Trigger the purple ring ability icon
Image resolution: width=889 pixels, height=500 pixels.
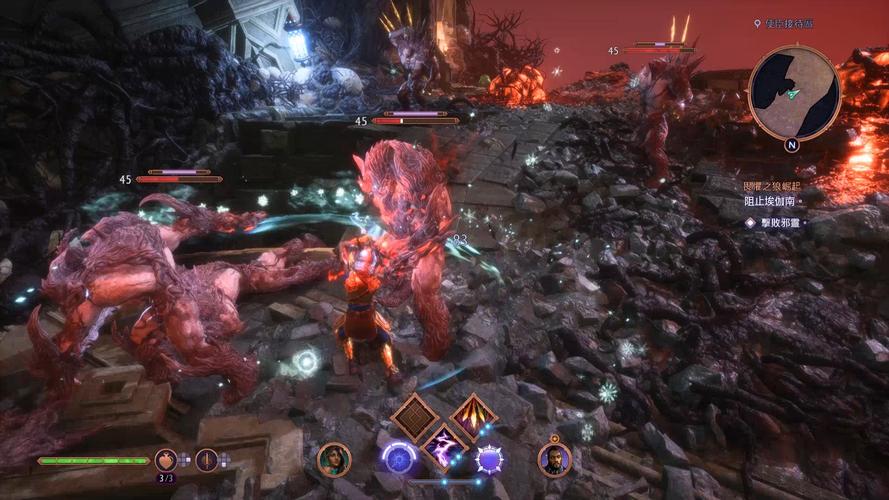pyautogui.click(x=399, y=460)
